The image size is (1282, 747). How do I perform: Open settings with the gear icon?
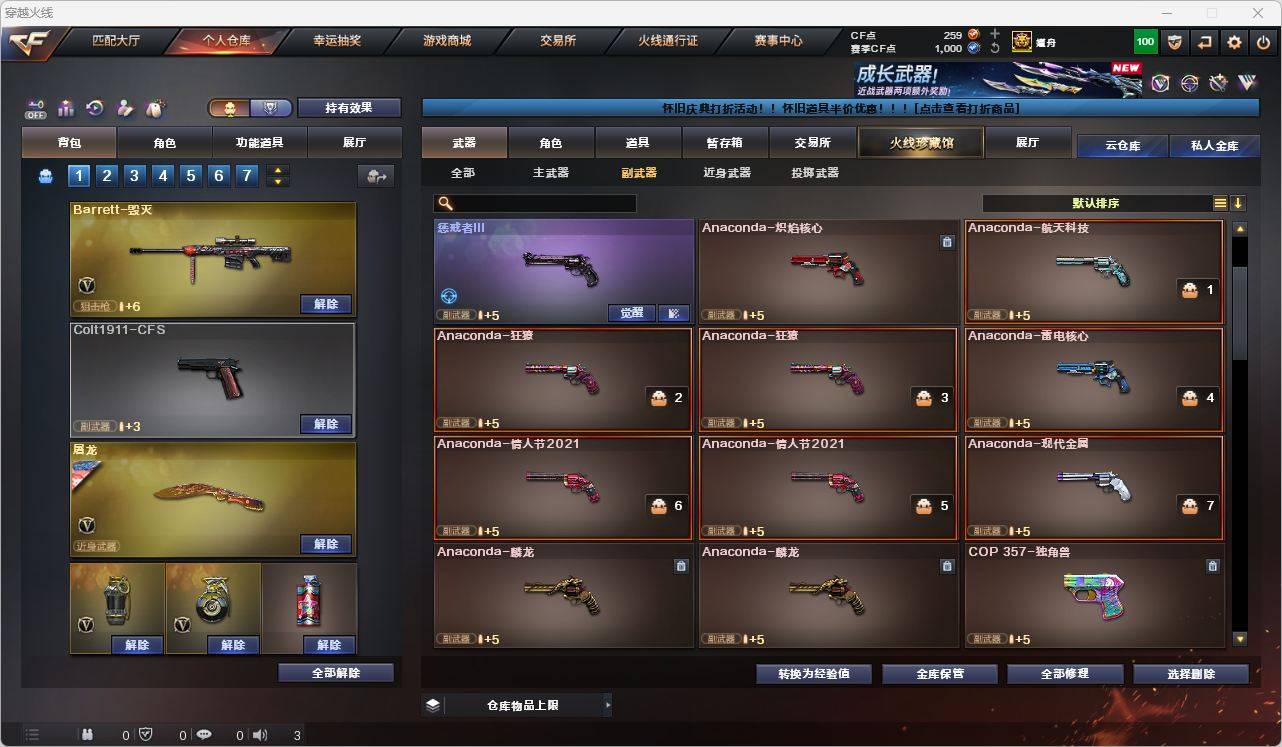1232,41
